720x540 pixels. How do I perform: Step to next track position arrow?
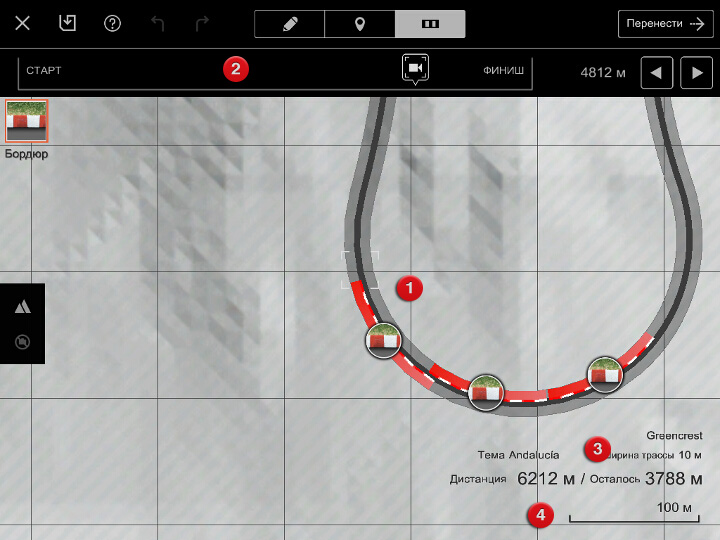tap(696, 72)
